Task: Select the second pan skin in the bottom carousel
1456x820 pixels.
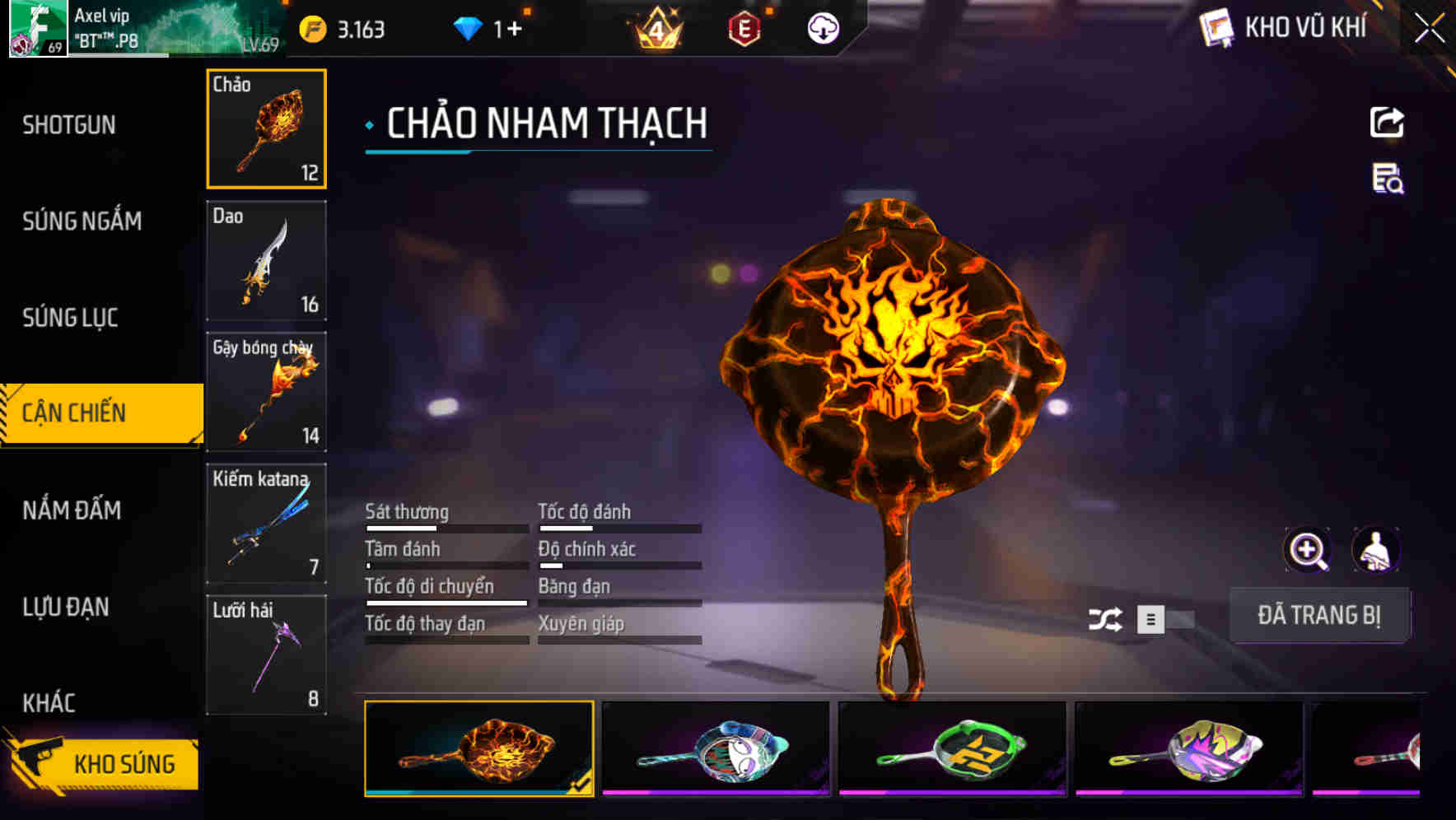Action: tap(716, 751)
